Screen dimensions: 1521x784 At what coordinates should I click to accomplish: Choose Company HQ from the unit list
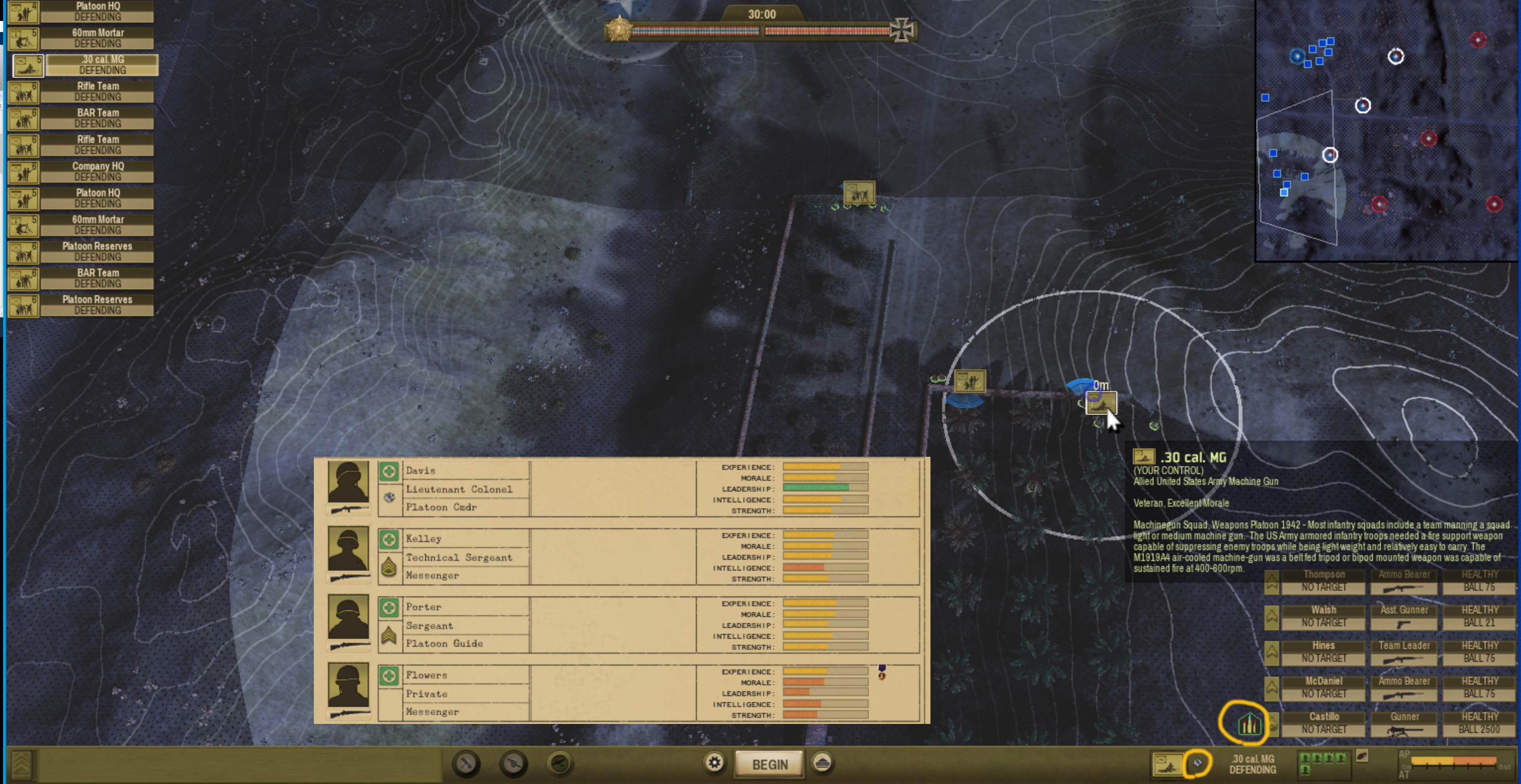(x=97, y=171)
